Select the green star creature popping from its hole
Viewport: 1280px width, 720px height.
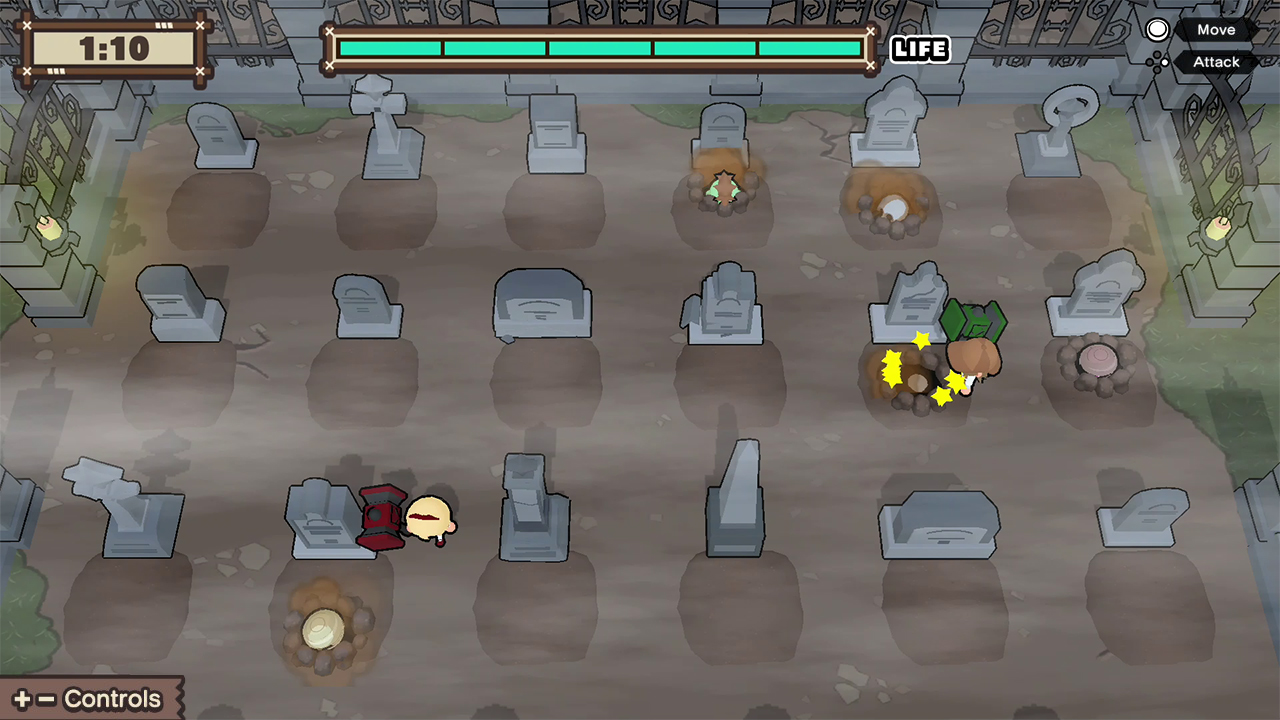tap(722, 185)
